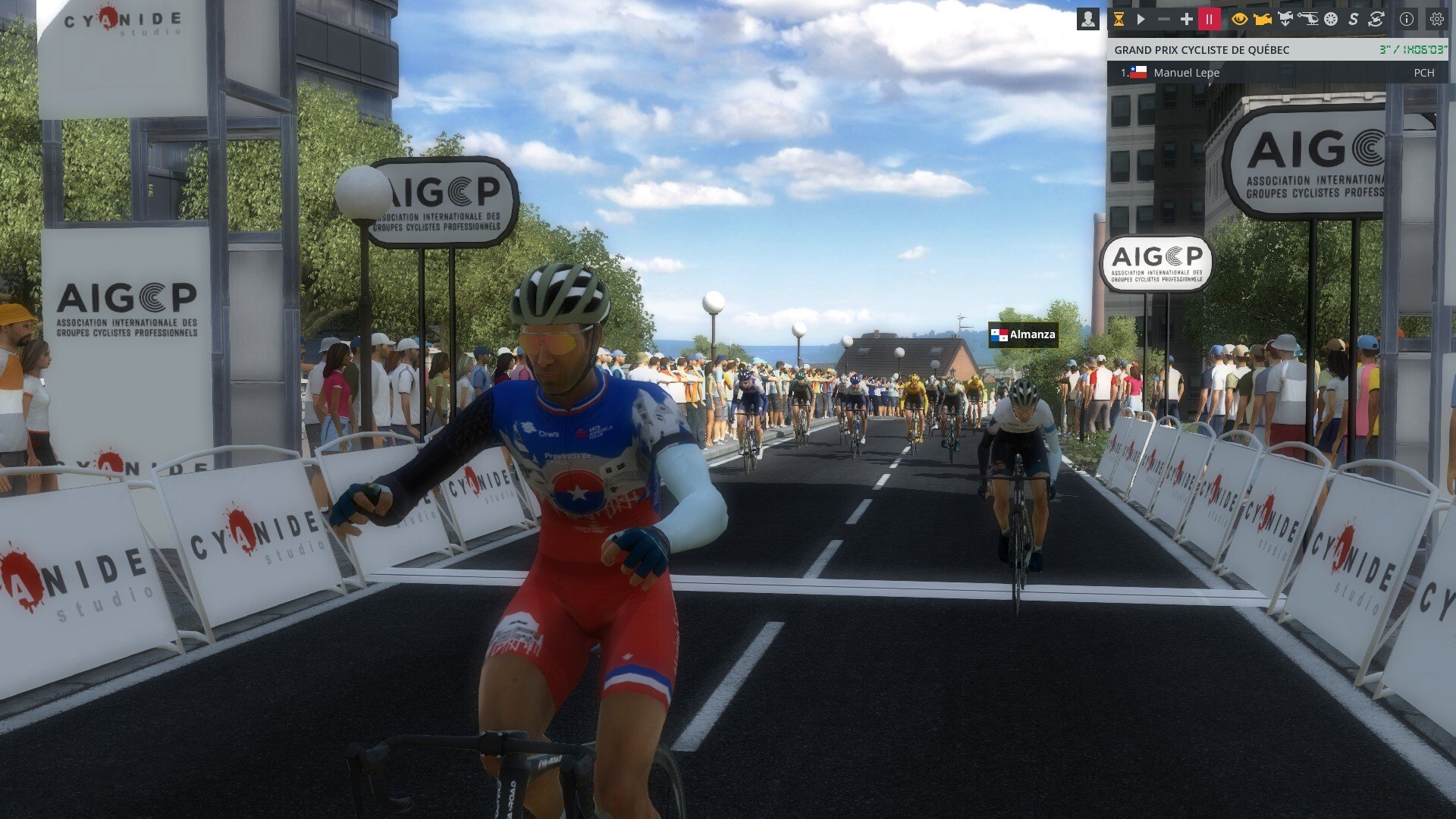1456x819 pixels.
Task: Open the information panel
Action: (1407, 20)
